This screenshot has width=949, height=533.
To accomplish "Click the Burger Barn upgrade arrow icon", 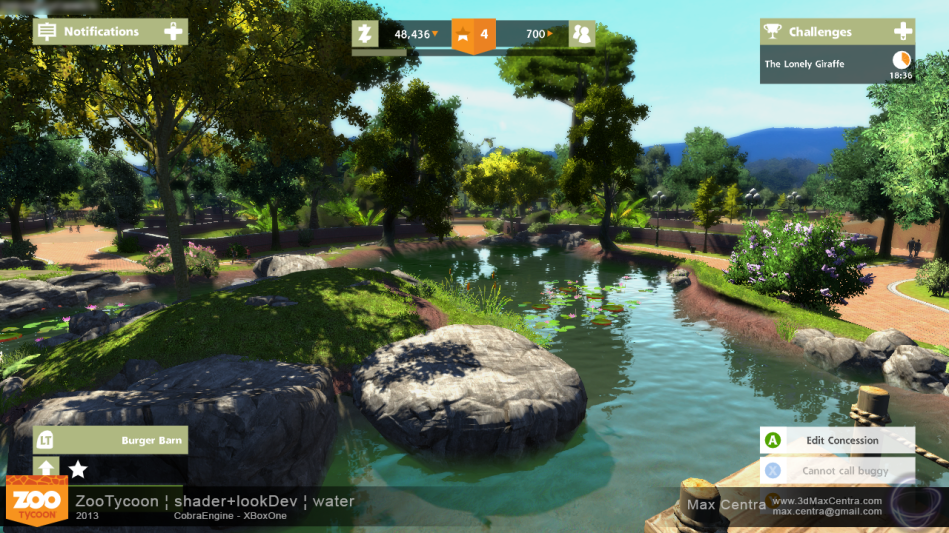I will 47,468.
